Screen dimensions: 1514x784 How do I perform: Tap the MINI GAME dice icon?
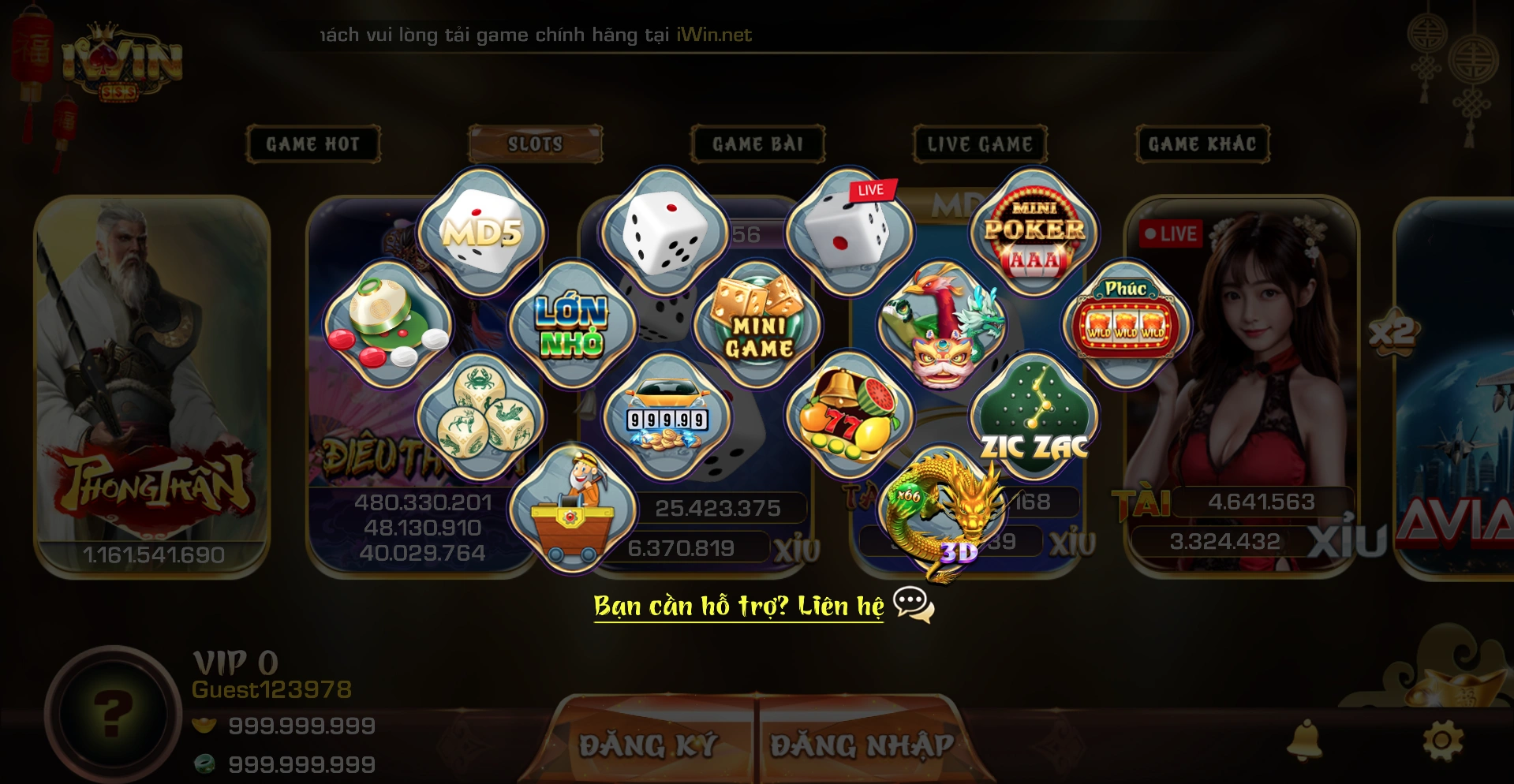point(758,325)
